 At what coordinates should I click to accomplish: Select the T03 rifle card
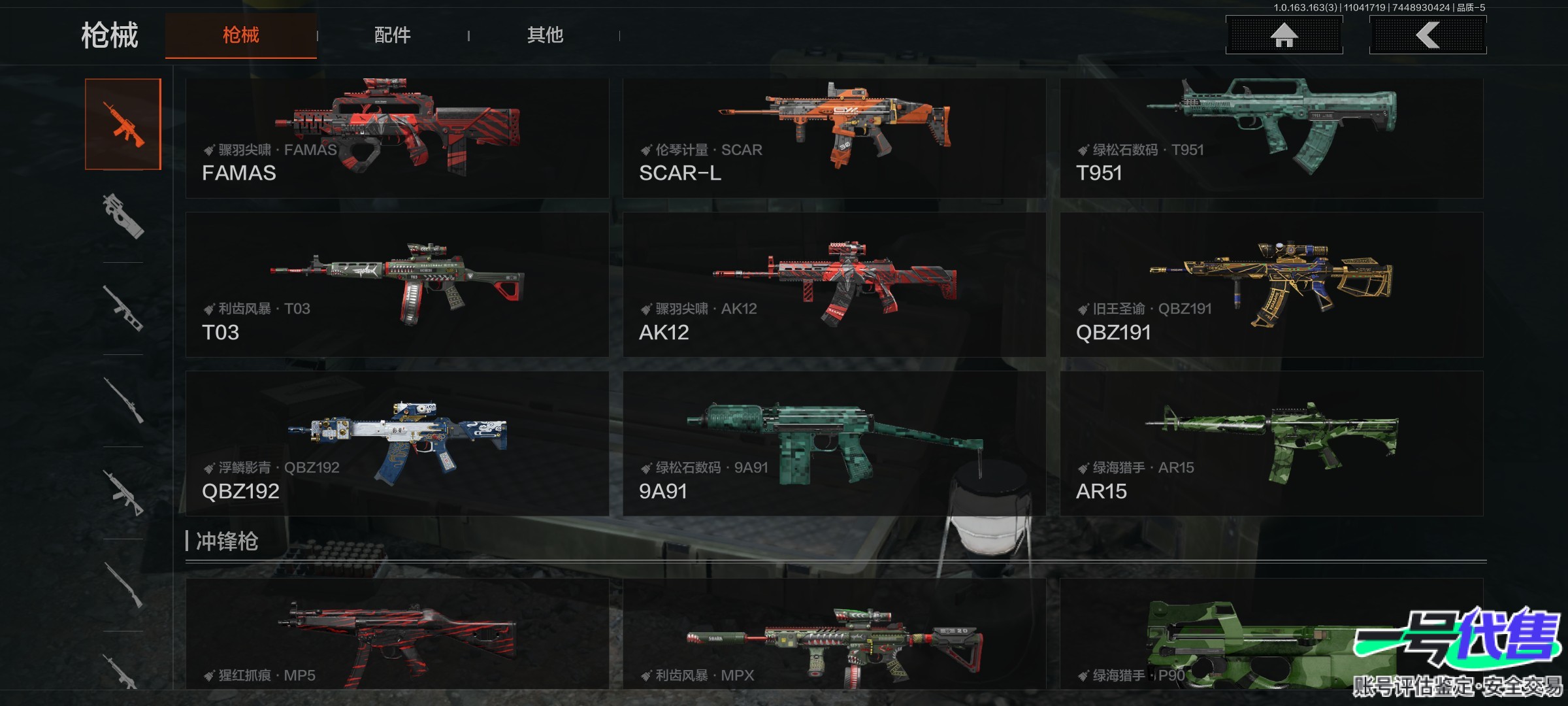point(397,284)
